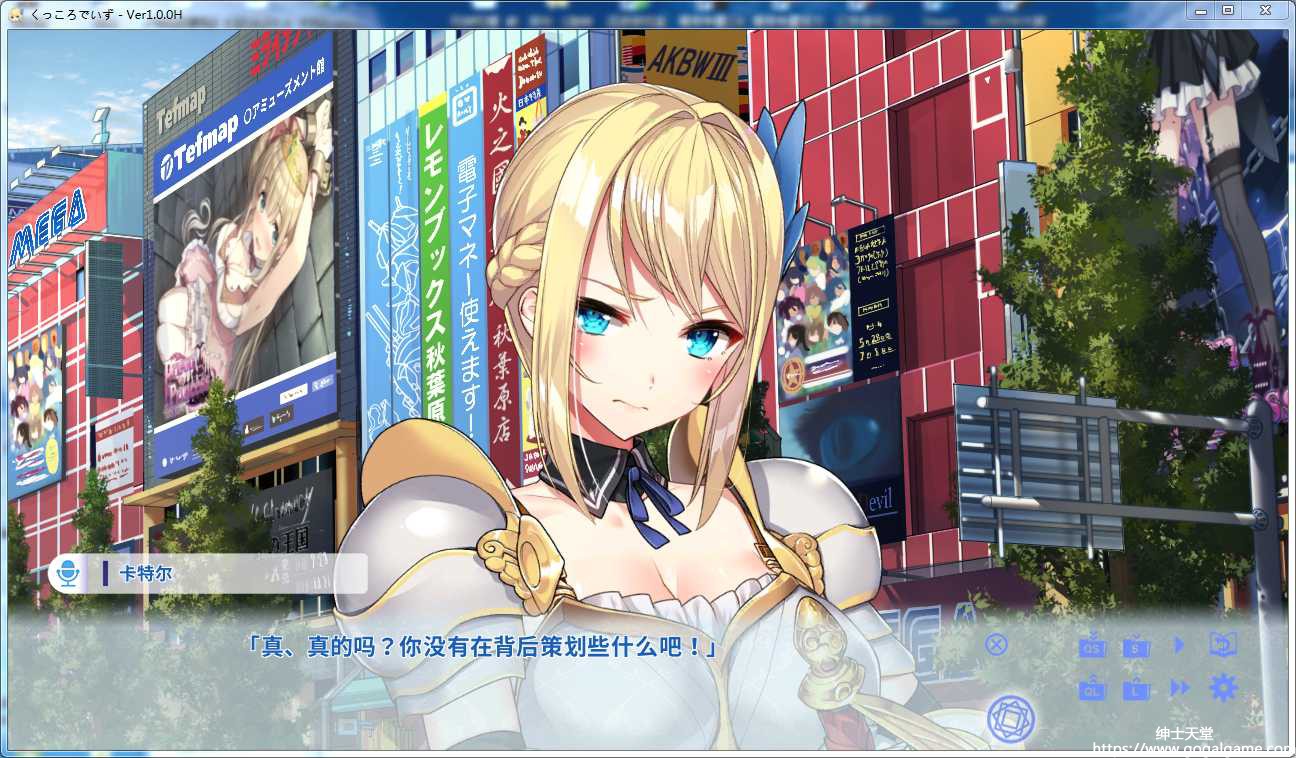Image resolution: width=1296 pixels, height=758 pixels.
Task: Close the game window
Action: (x=1264, y=10)
